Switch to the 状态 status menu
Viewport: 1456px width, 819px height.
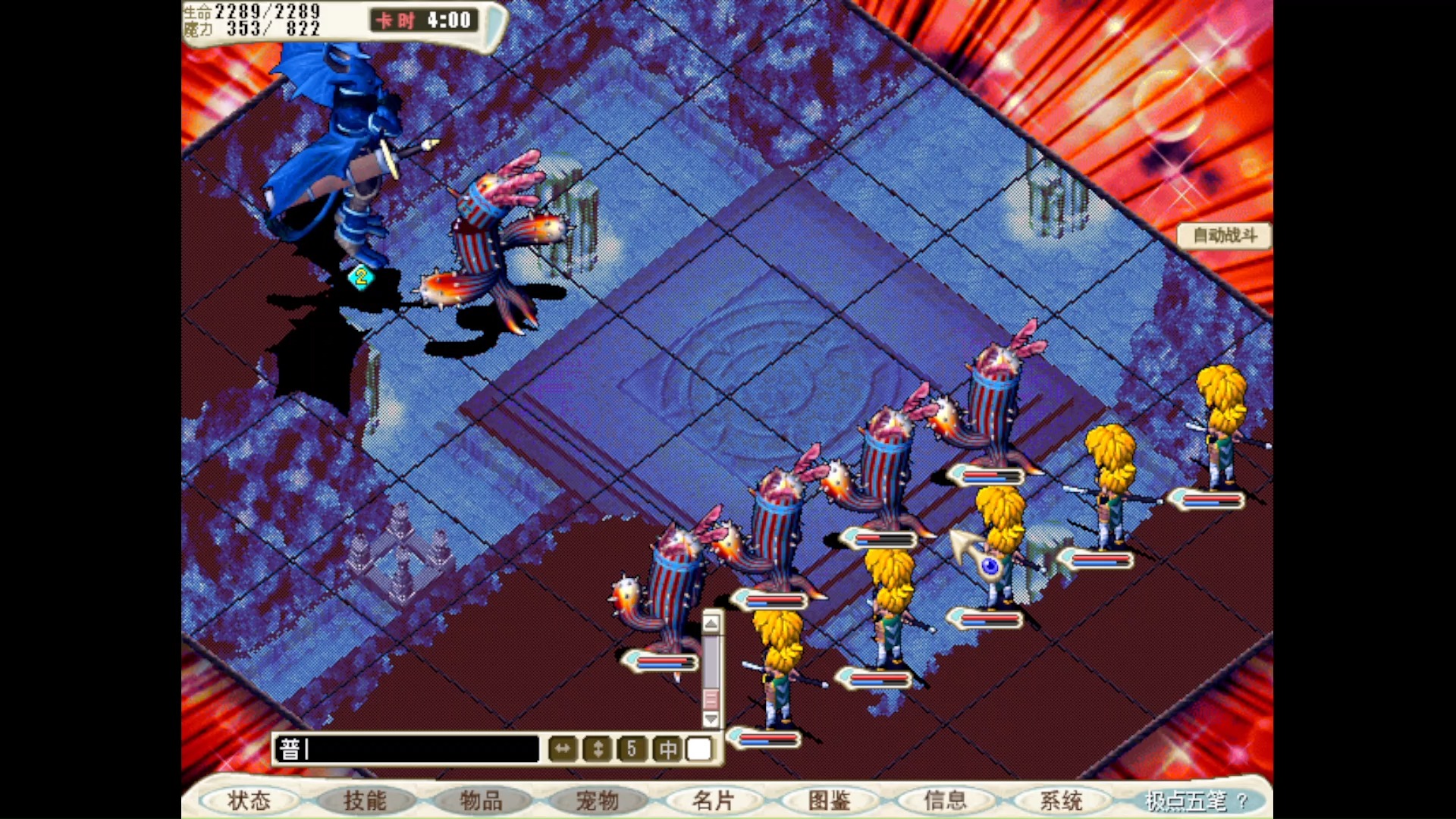(x=250, y=800)
